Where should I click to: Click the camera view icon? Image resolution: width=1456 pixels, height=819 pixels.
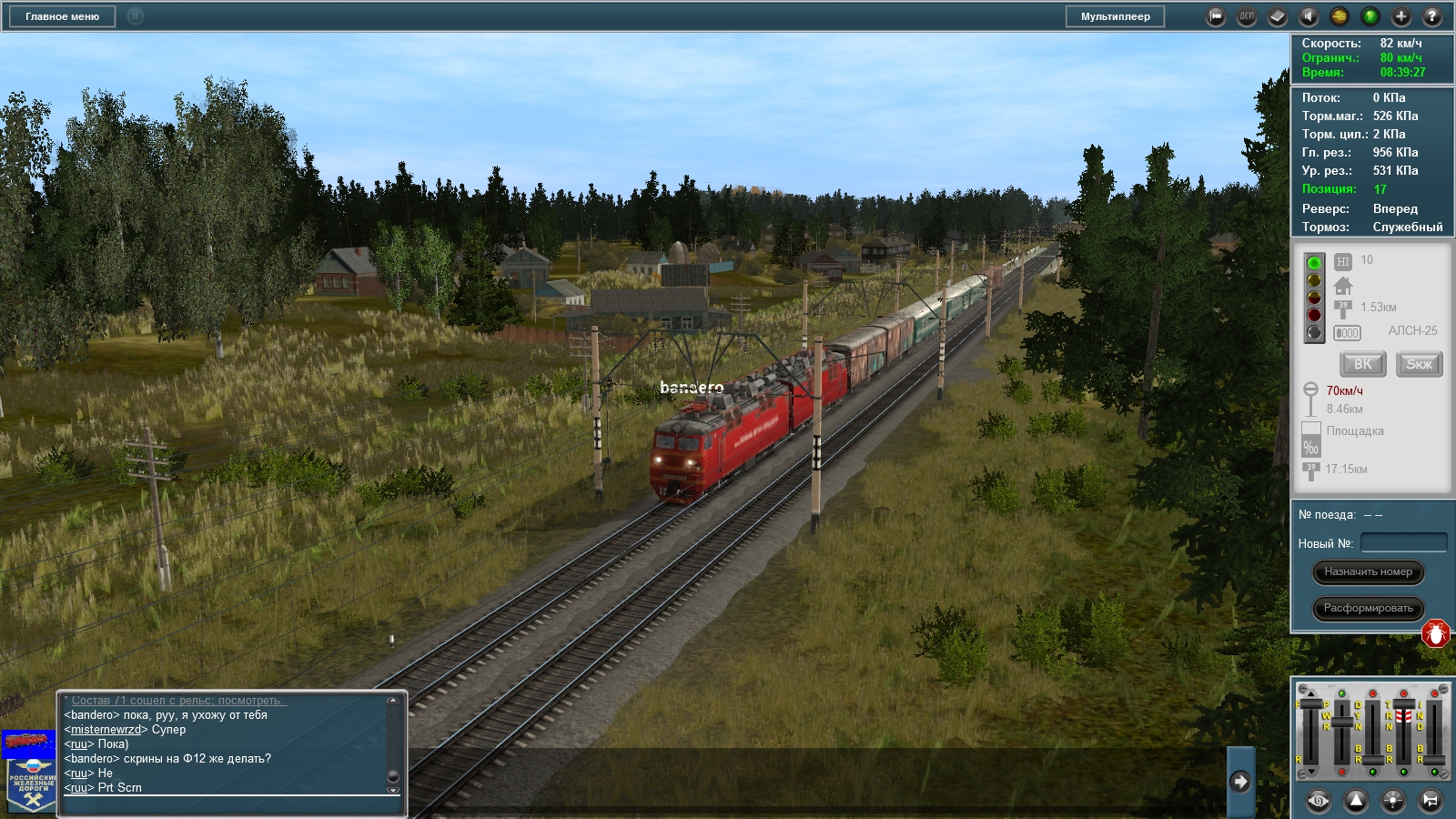click(x=1216, y=16)
